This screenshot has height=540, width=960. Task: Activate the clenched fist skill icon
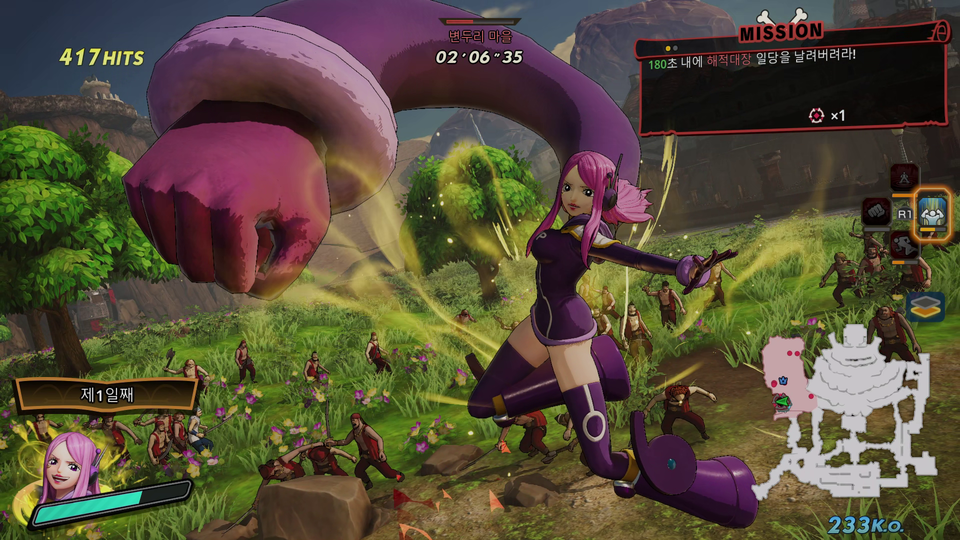pyautogui.click(x=877, y=211)
